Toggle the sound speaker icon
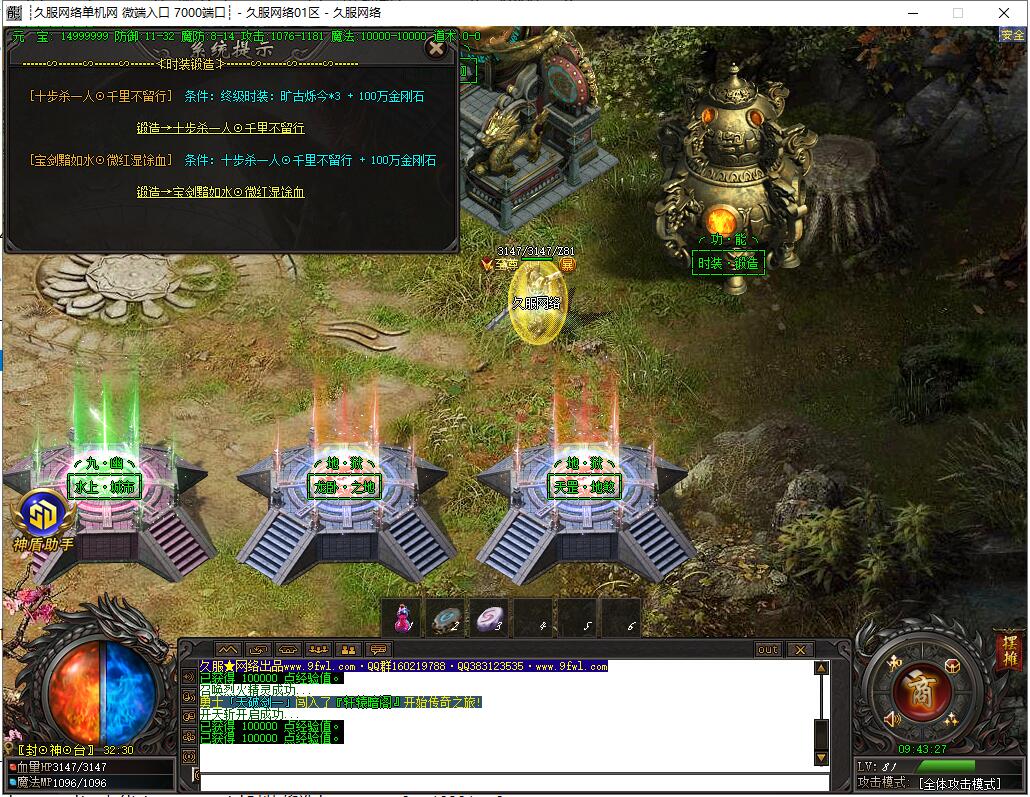The width and height of the screenshot is (1030, 797). click(892, 719)
